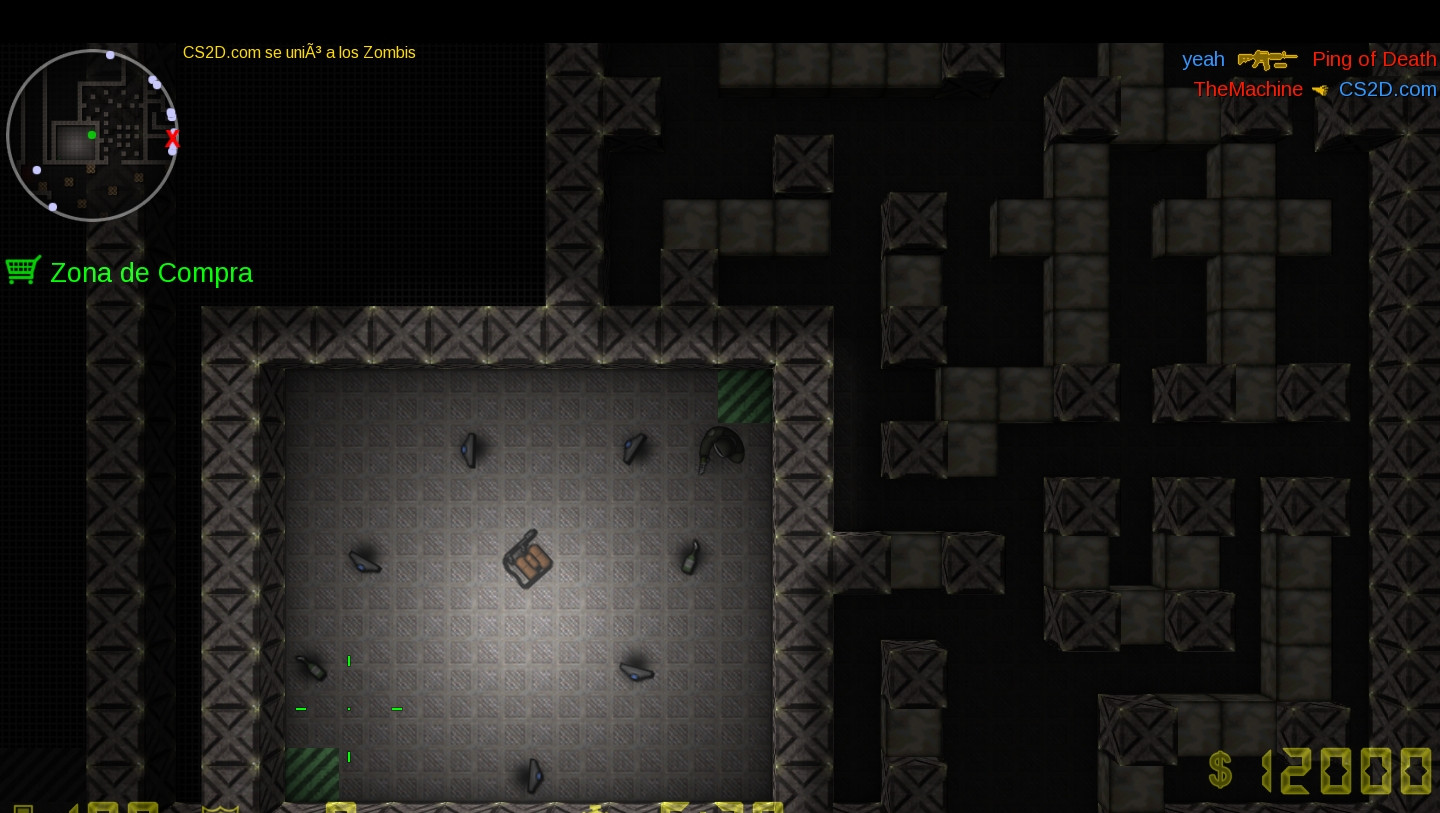Click the dollar sign beside the money counter
Image resolution: width=1440 pixels, height=813 pixels.
tap(1220, 770)
